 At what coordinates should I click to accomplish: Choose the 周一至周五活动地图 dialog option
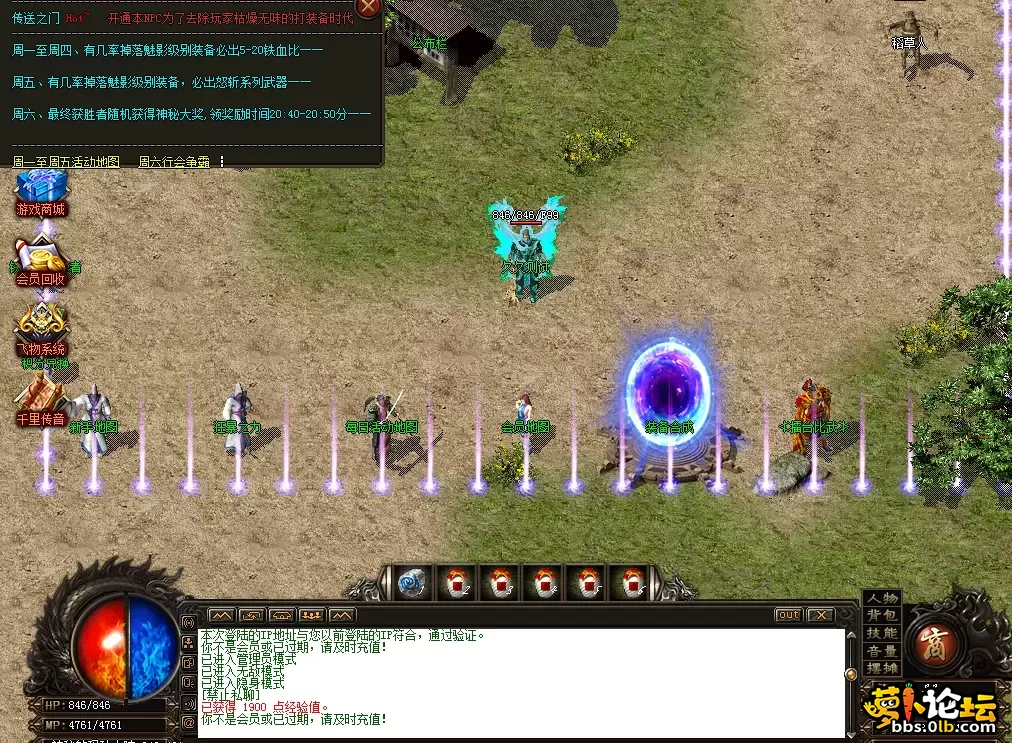66,161
